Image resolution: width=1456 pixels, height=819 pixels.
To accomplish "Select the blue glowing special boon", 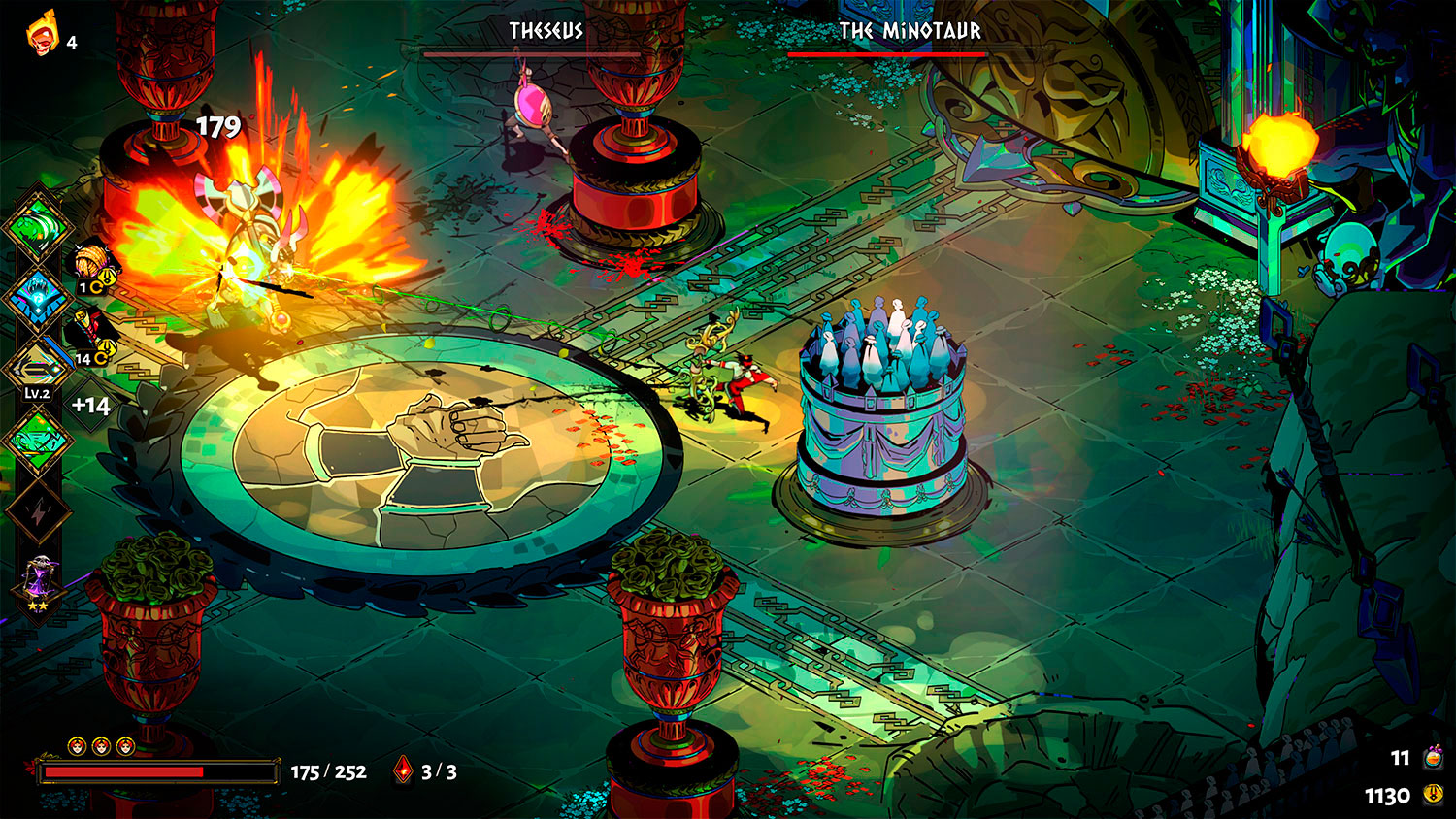I will 37,299.
